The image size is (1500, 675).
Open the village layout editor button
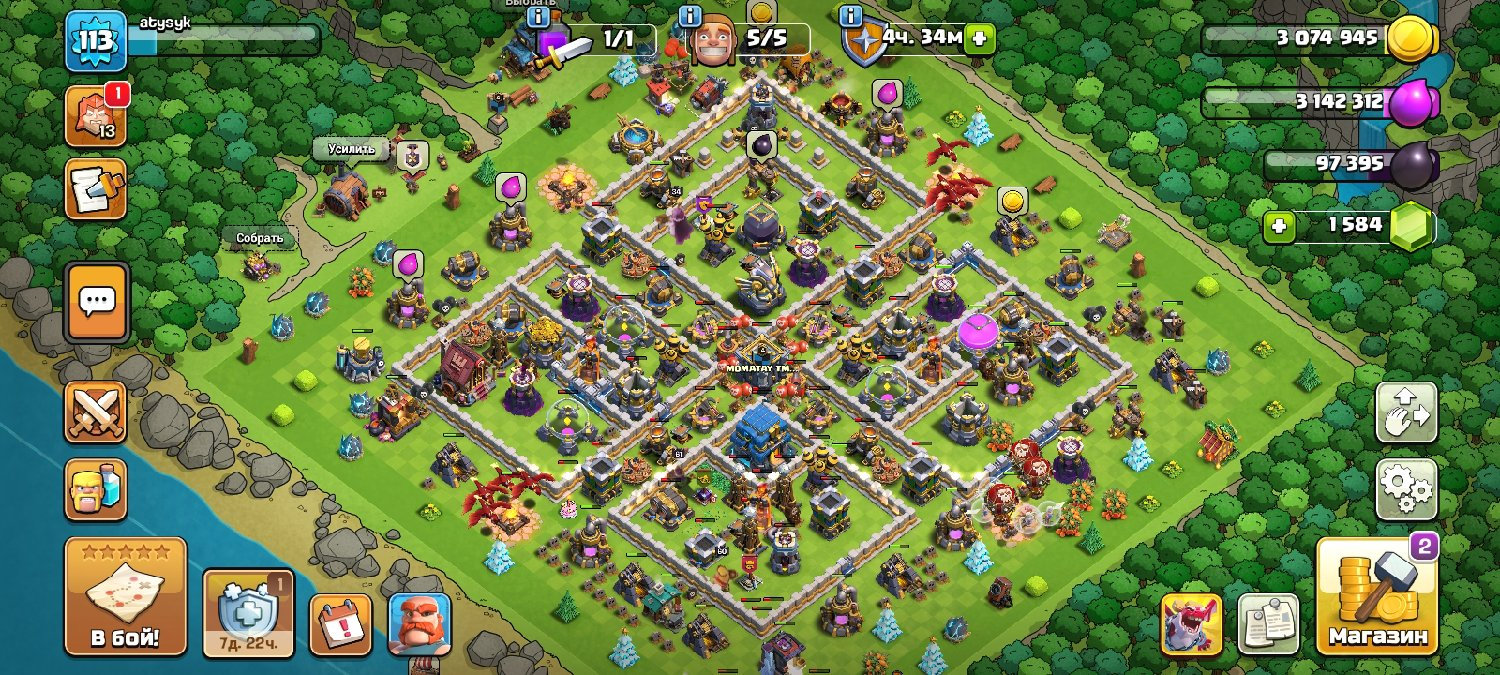tap(1407, 412)
